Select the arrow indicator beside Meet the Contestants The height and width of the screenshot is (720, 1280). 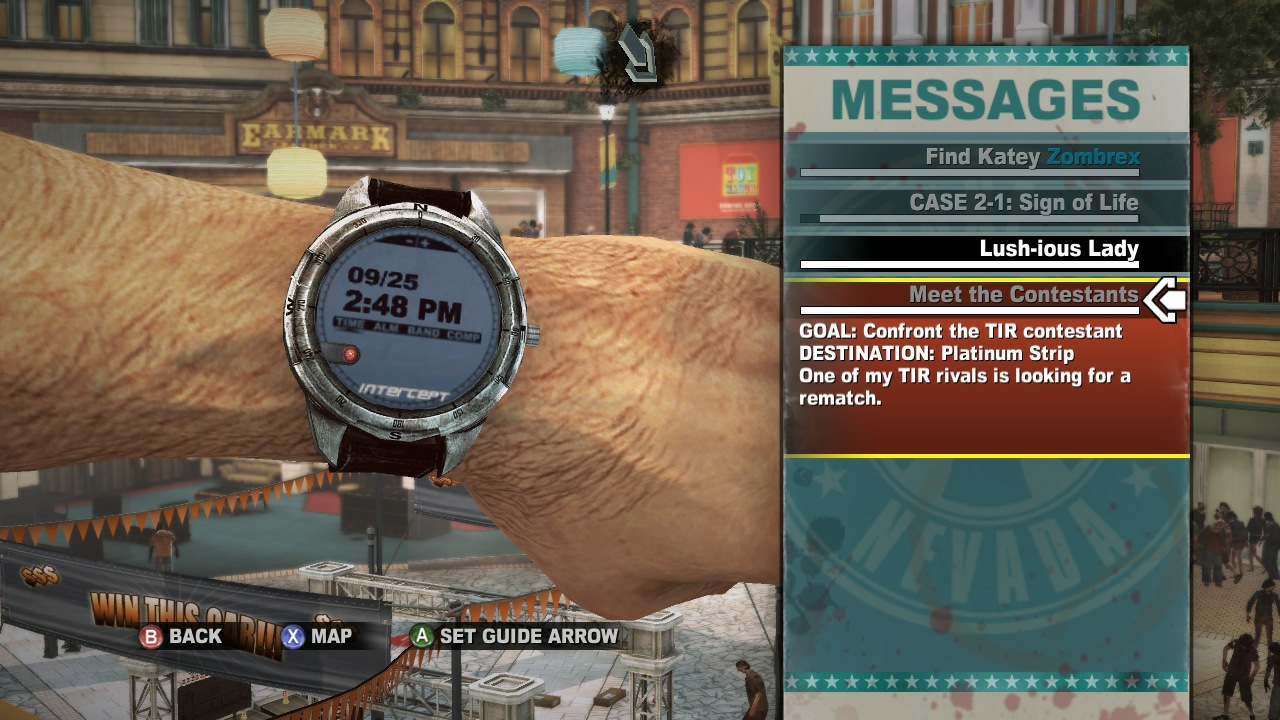[x=1163, y=296]
